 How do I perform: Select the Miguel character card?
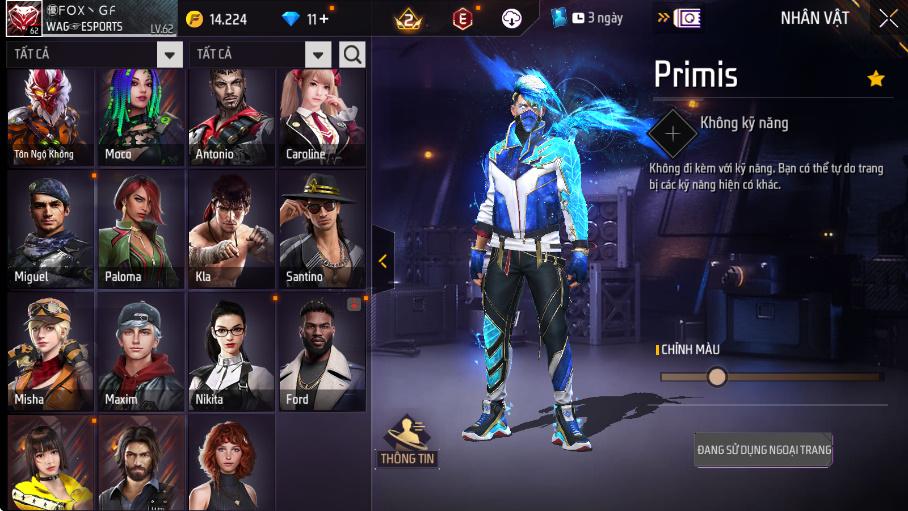click(x=50, y=230)
